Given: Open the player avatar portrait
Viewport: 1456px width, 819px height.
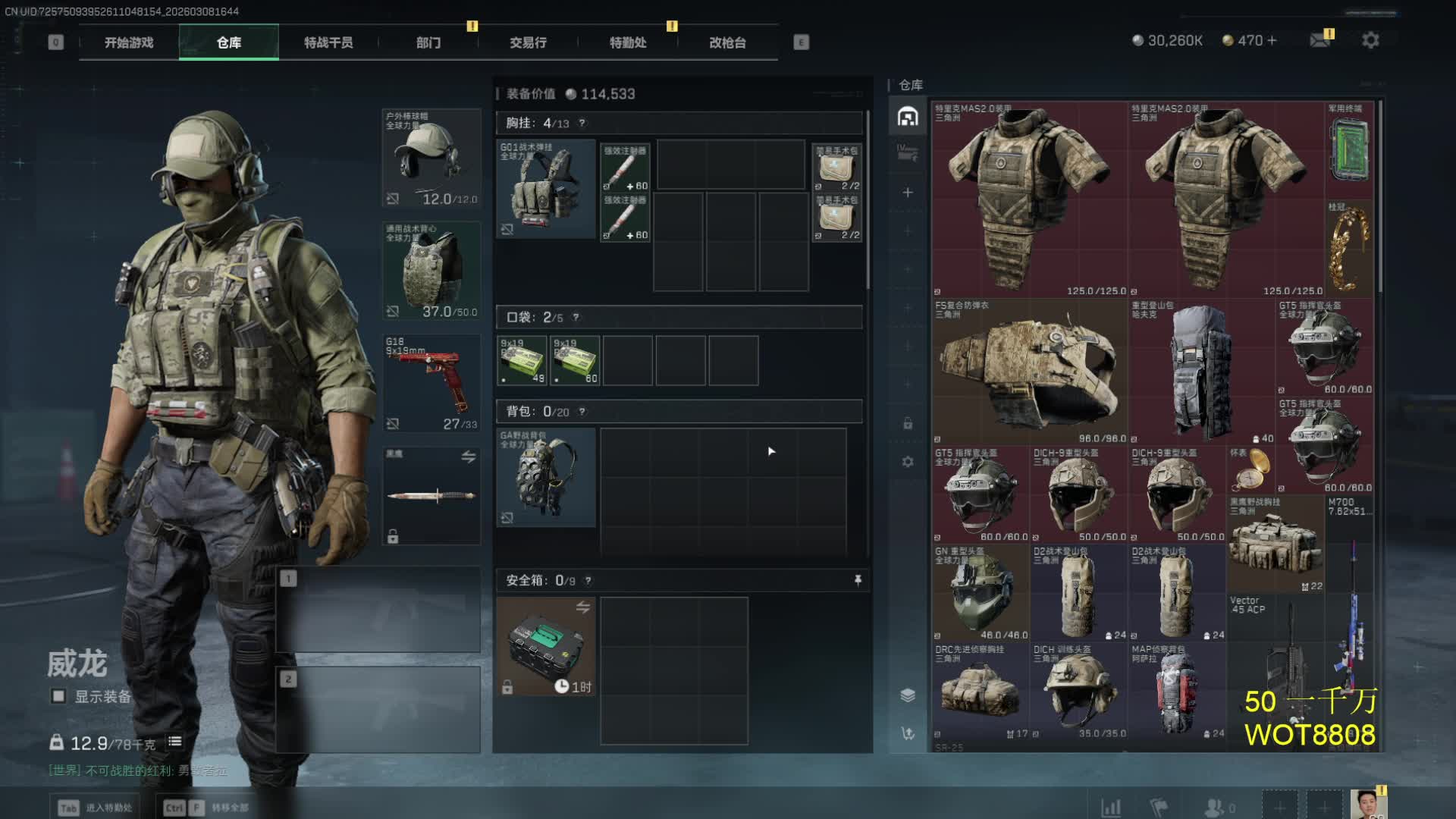Looking at the screenshot, I should point(1367,804).
